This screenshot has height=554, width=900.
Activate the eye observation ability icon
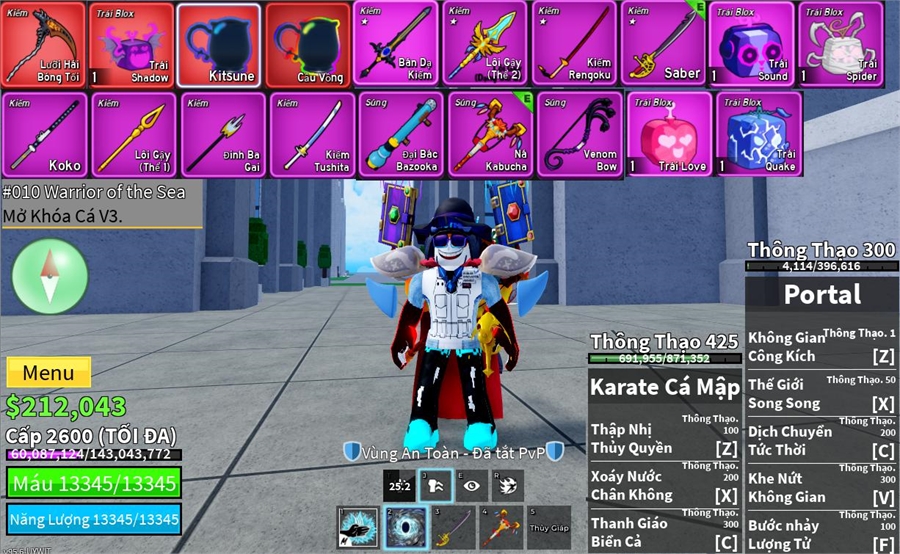click(x=471, y=485)
